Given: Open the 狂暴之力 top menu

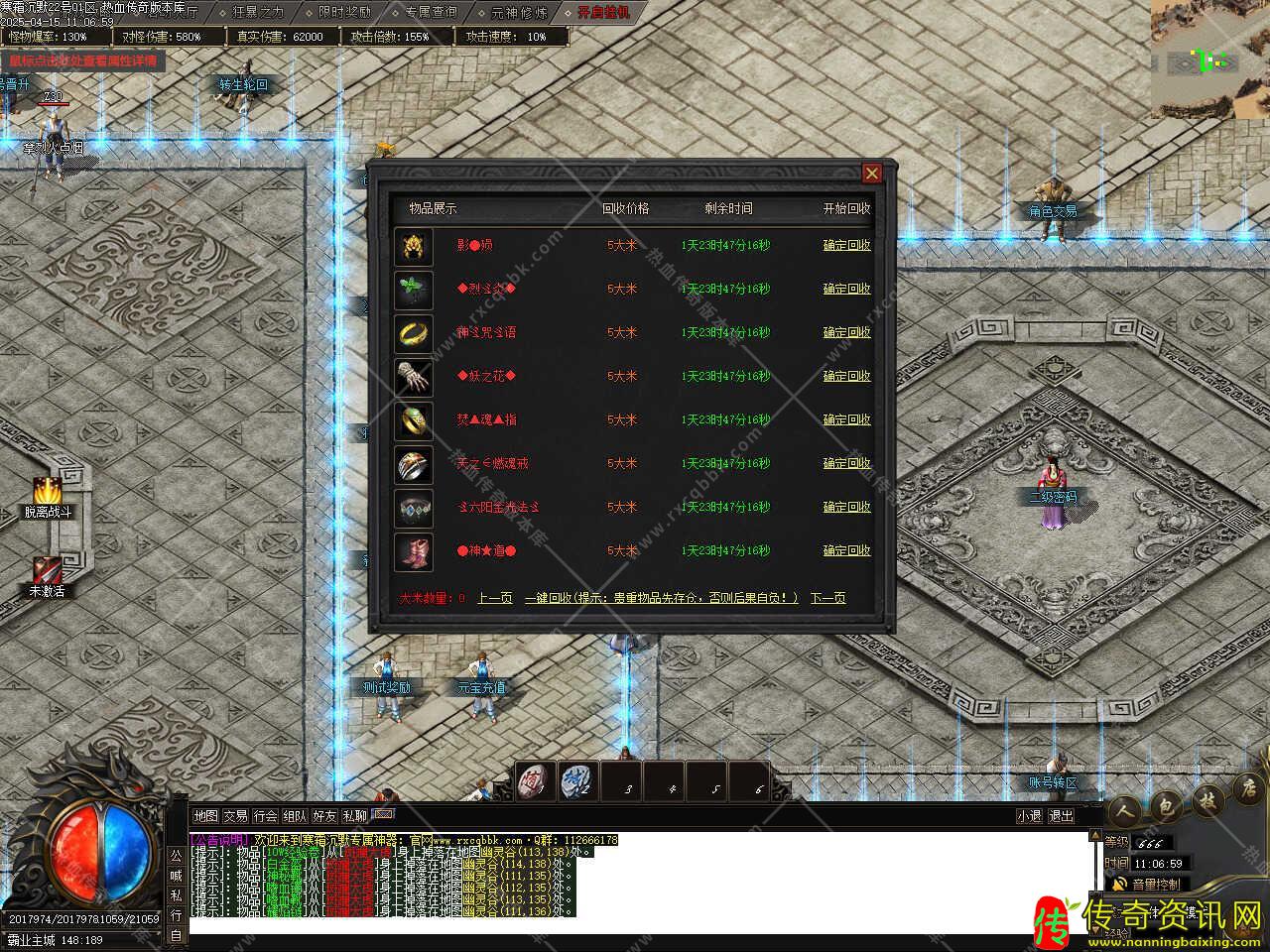Looking at the screenshot, I should tap(258, 12).
